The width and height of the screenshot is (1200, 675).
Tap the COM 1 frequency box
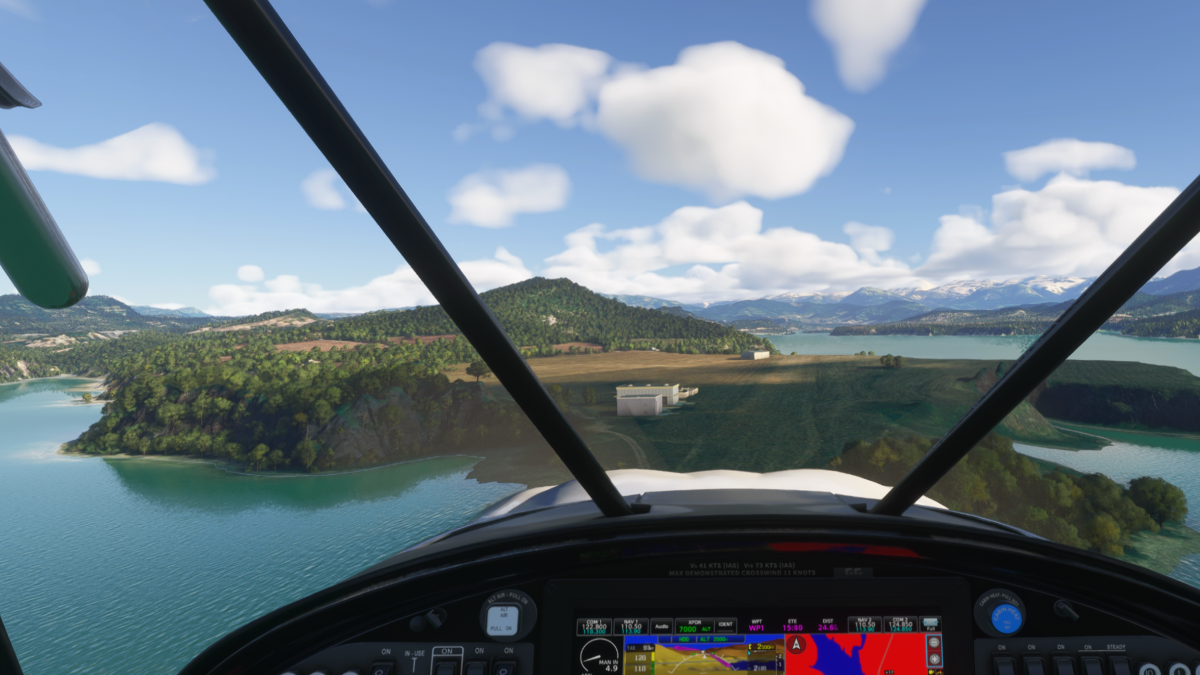tap(593, 625)
